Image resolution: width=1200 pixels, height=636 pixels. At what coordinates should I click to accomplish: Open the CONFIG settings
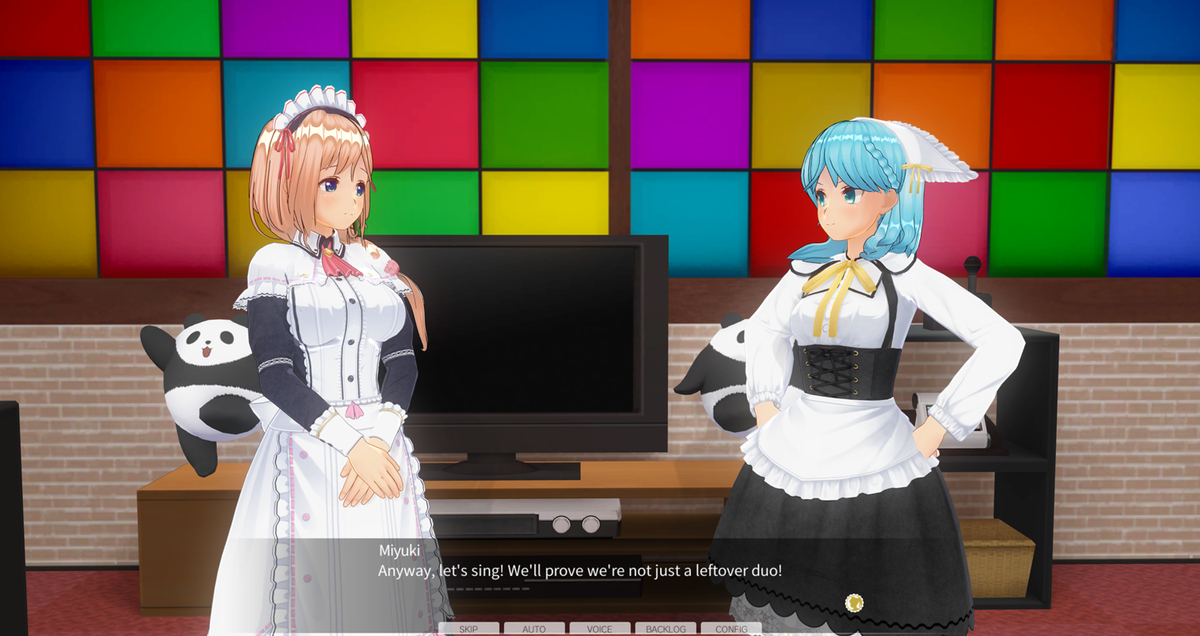point(731,629)
